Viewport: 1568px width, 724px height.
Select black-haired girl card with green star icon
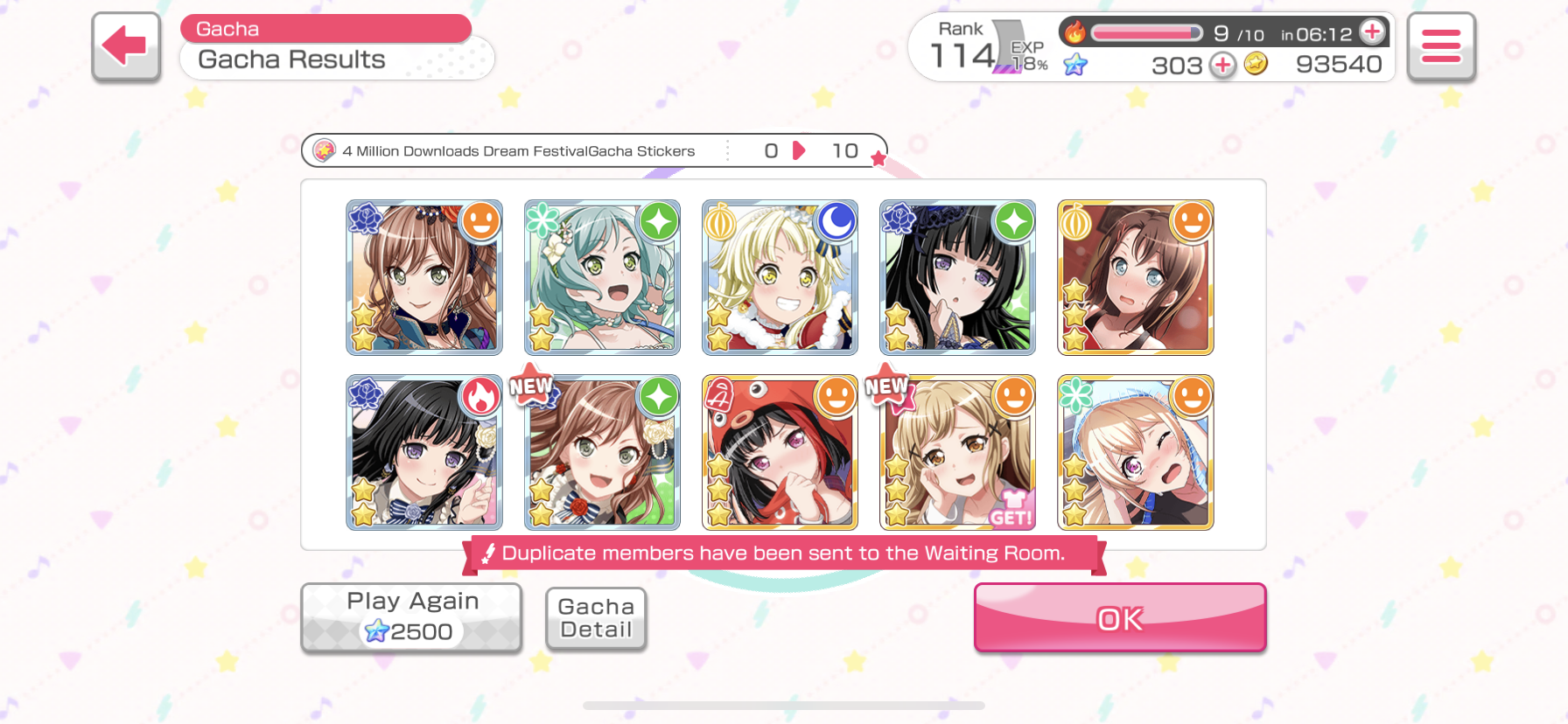pos(957,277)
